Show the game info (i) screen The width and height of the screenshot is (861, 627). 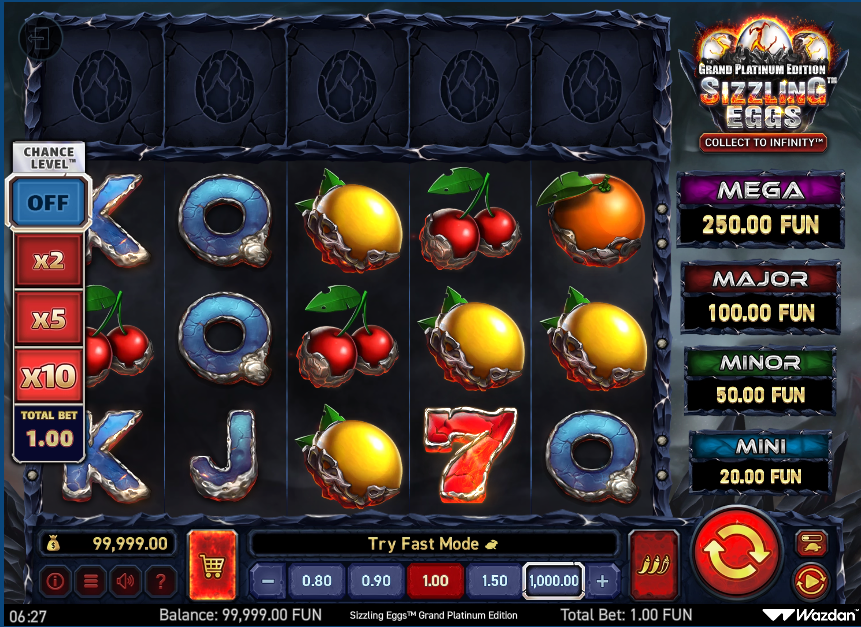point(55,580)
